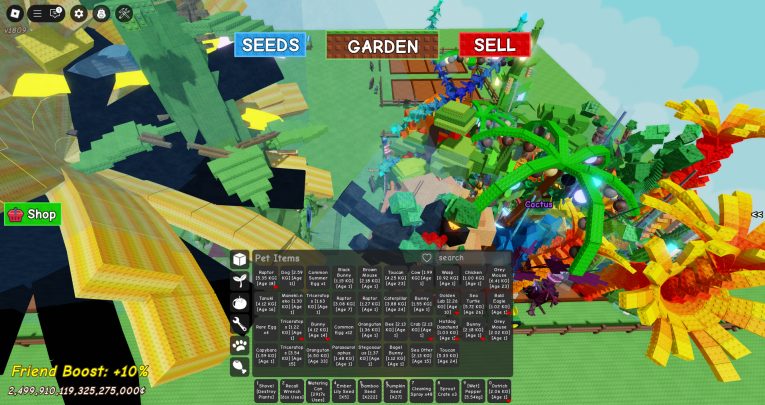Viewport: 765px width, 405px height.
Task: Switch to the wrench tools tab
Action: [x=239, y=323]
